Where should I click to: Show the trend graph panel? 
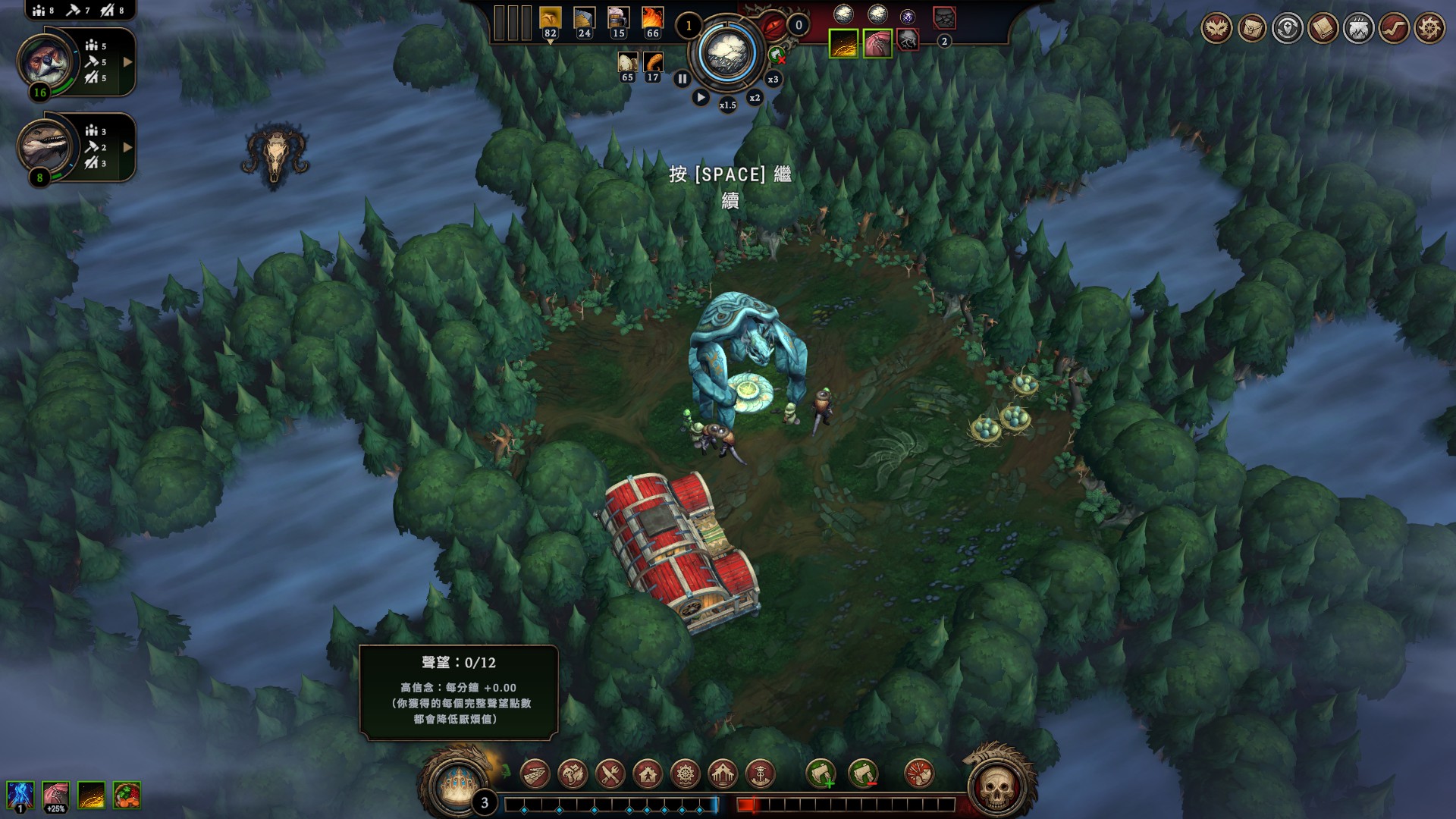pos(1394,29)
